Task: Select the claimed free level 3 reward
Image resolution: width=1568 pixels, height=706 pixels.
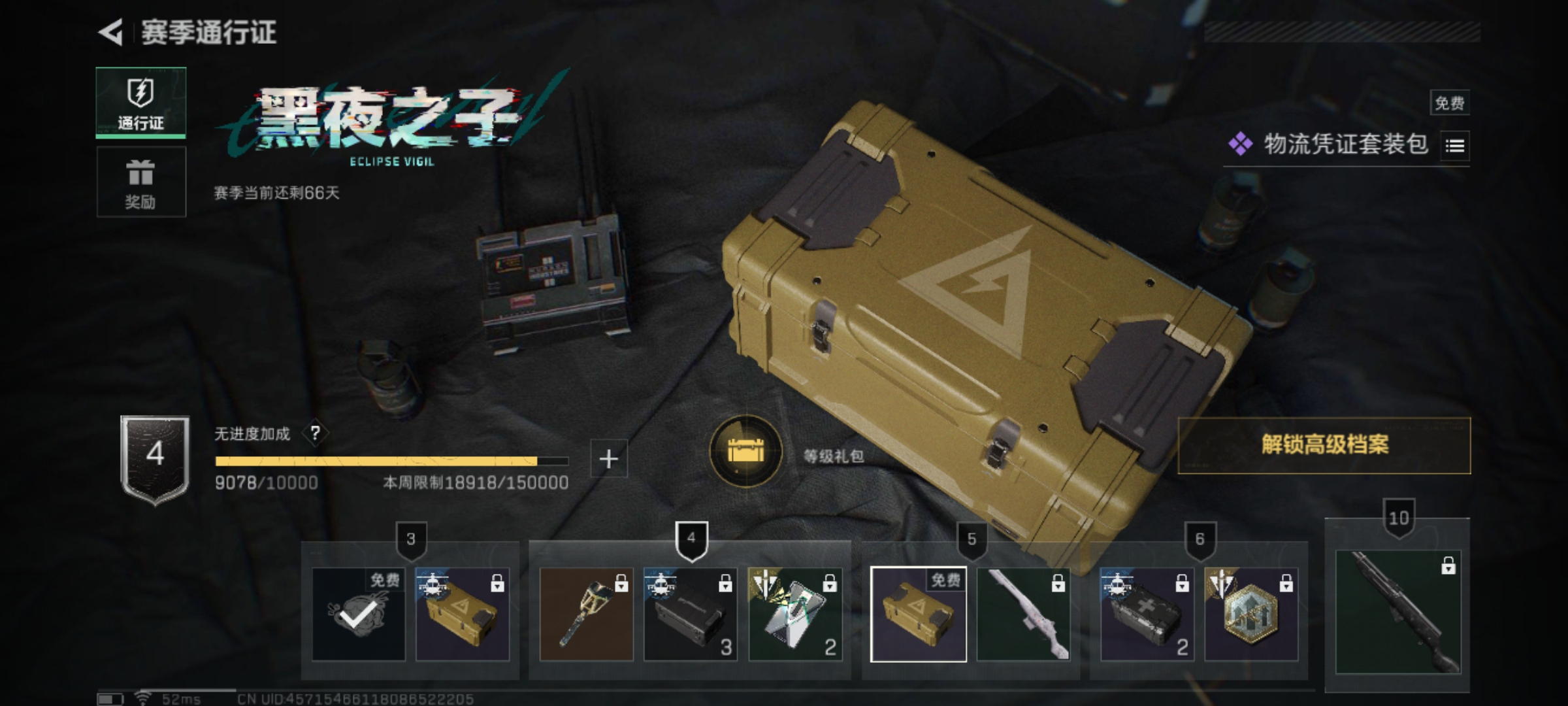Action: 358,614
